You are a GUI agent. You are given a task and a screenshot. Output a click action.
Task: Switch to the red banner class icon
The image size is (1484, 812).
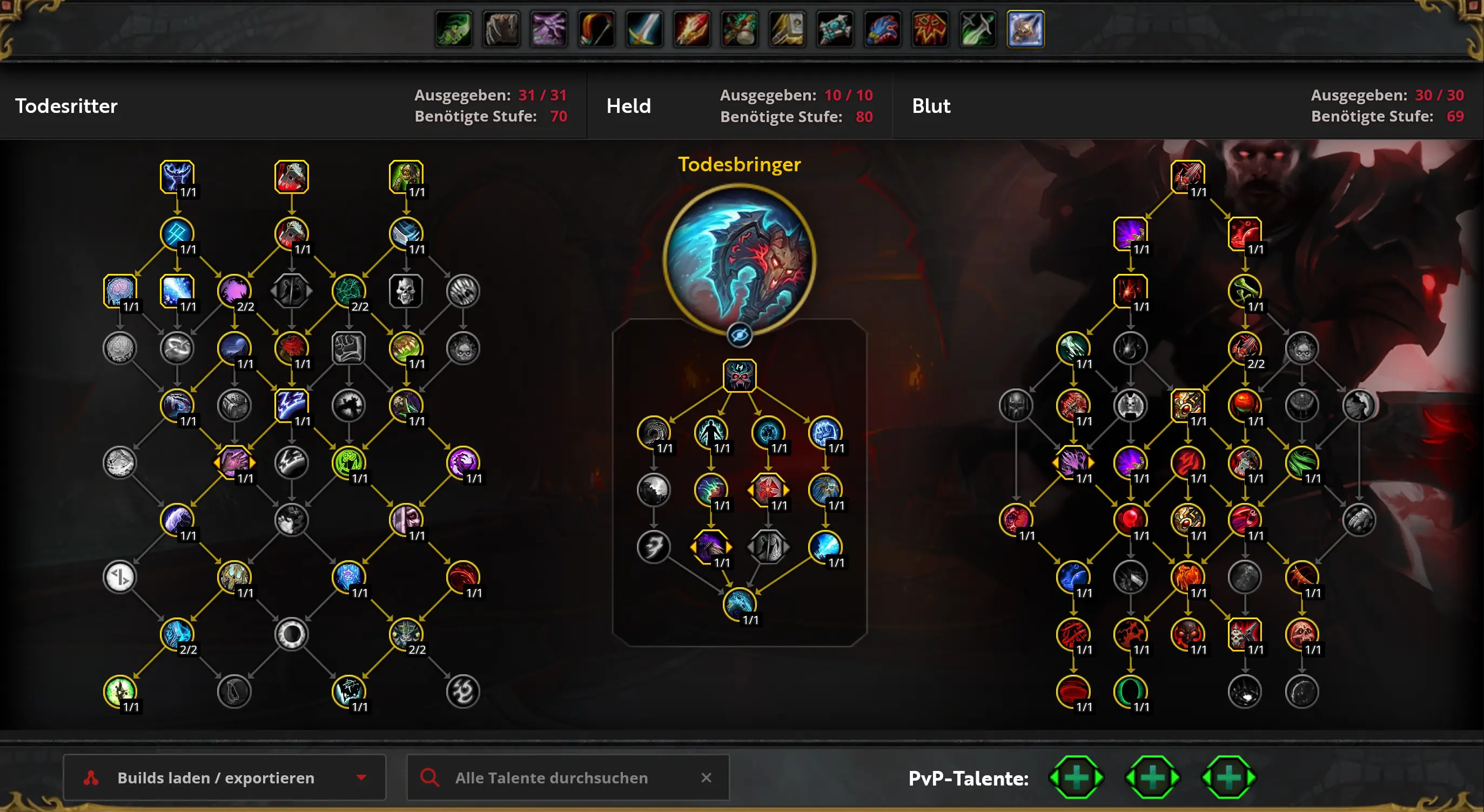point(930,29)
